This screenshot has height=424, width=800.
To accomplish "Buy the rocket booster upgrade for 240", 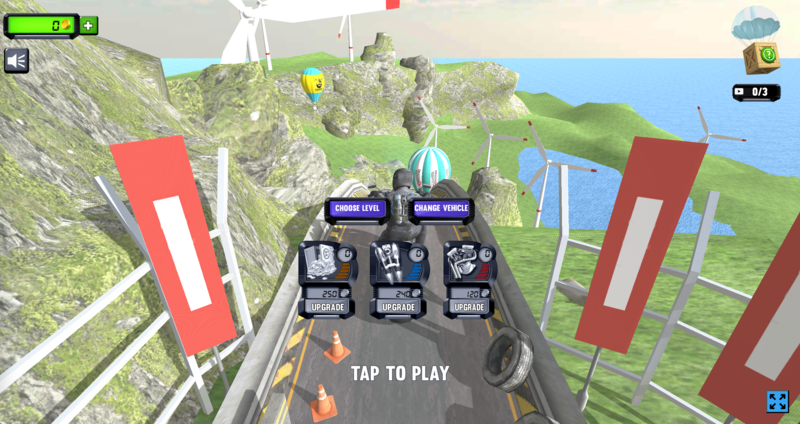I will pyautogui.click(x=398, y=307).
